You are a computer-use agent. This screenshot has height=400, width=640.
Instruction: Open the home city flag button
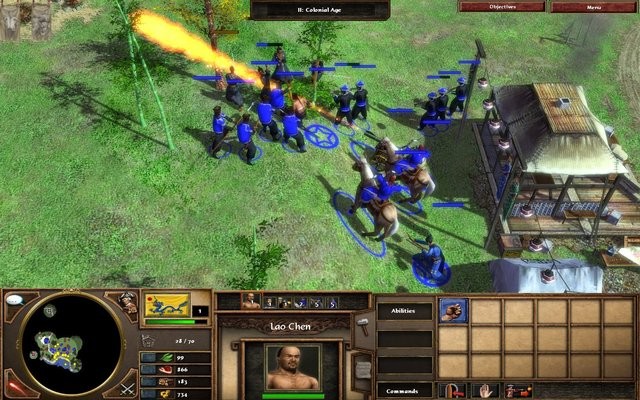coord(167,305)
